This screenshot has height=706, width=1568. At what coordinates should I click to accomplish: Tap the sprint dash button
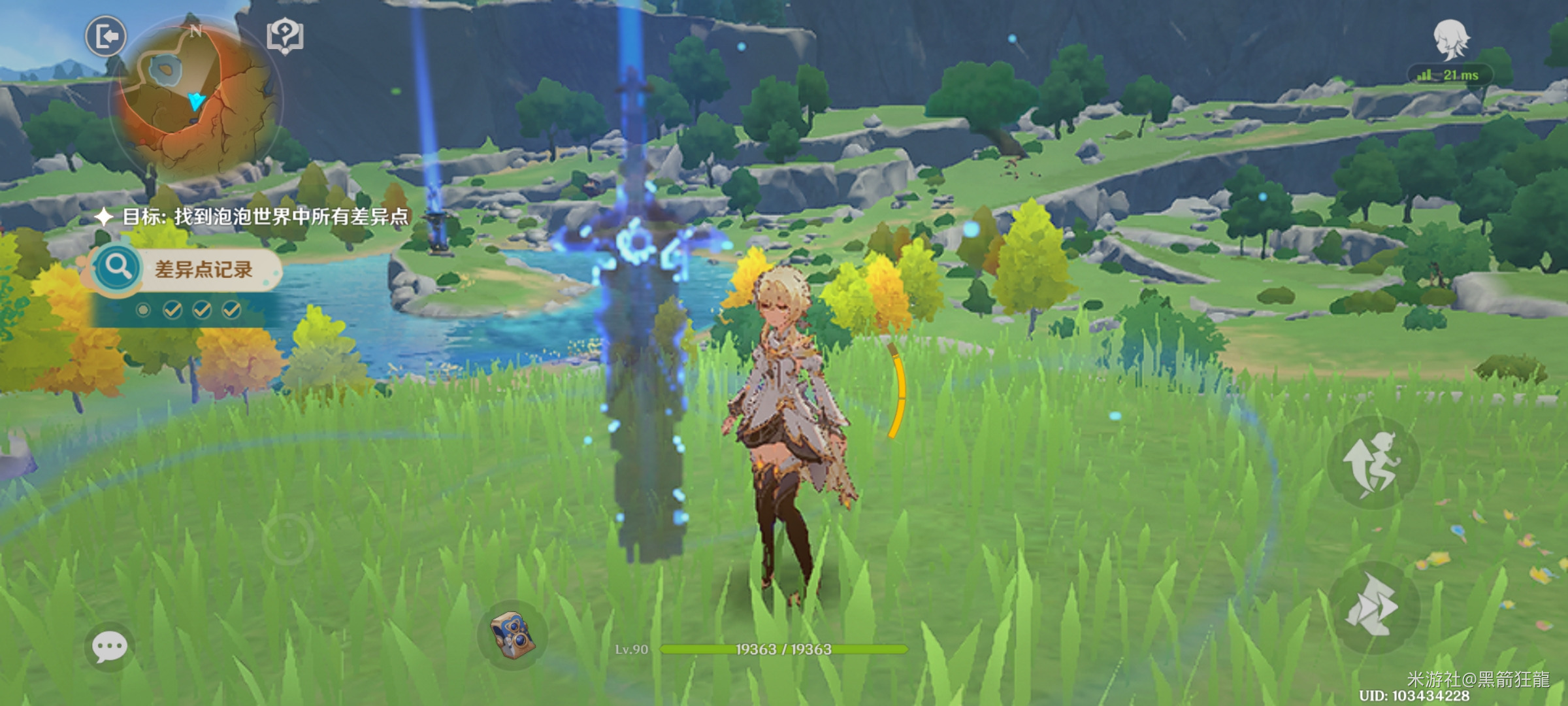1373,607
